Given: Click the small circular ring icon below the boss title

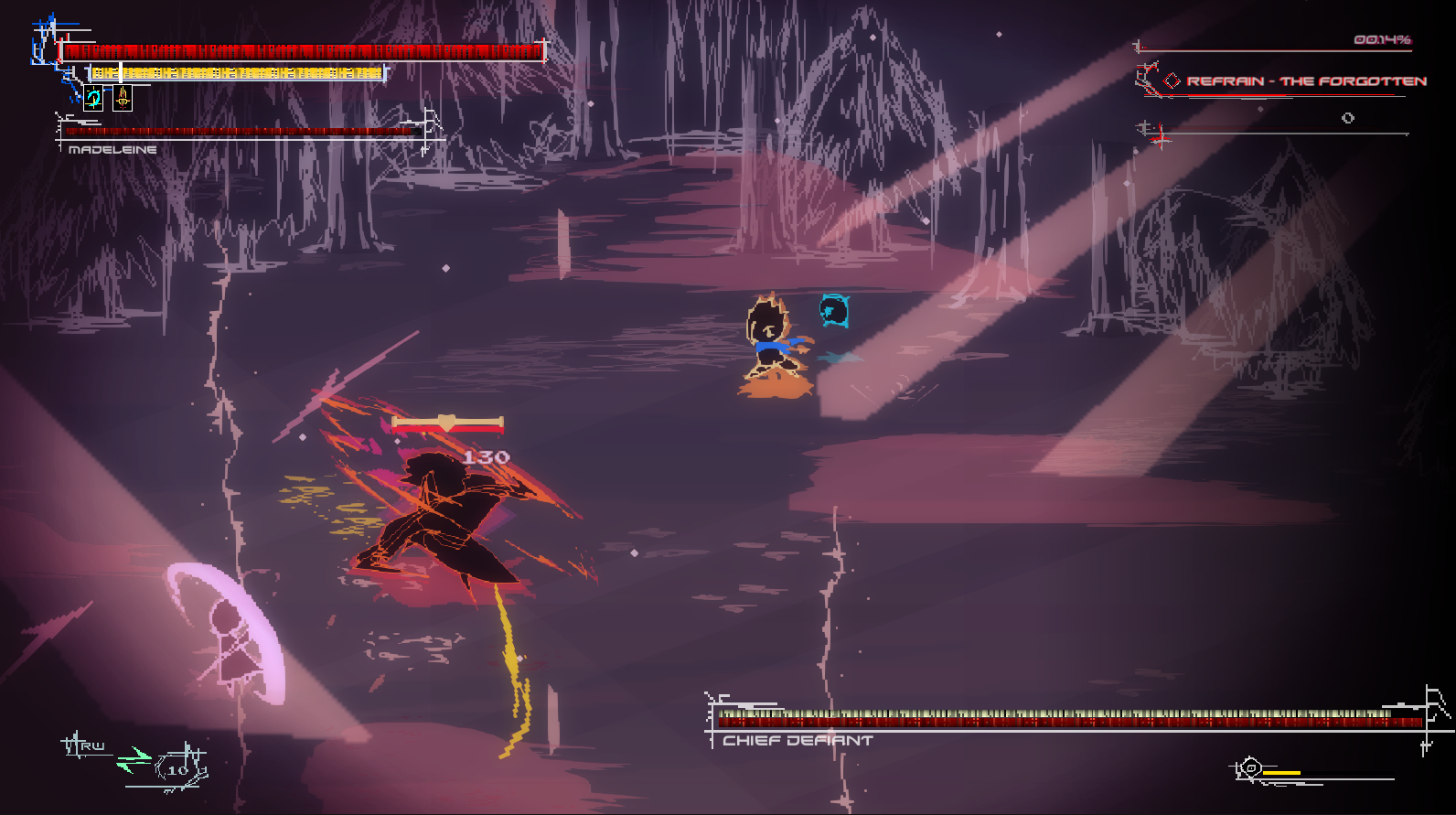Looking at the screenshot, I should 1348,118.
